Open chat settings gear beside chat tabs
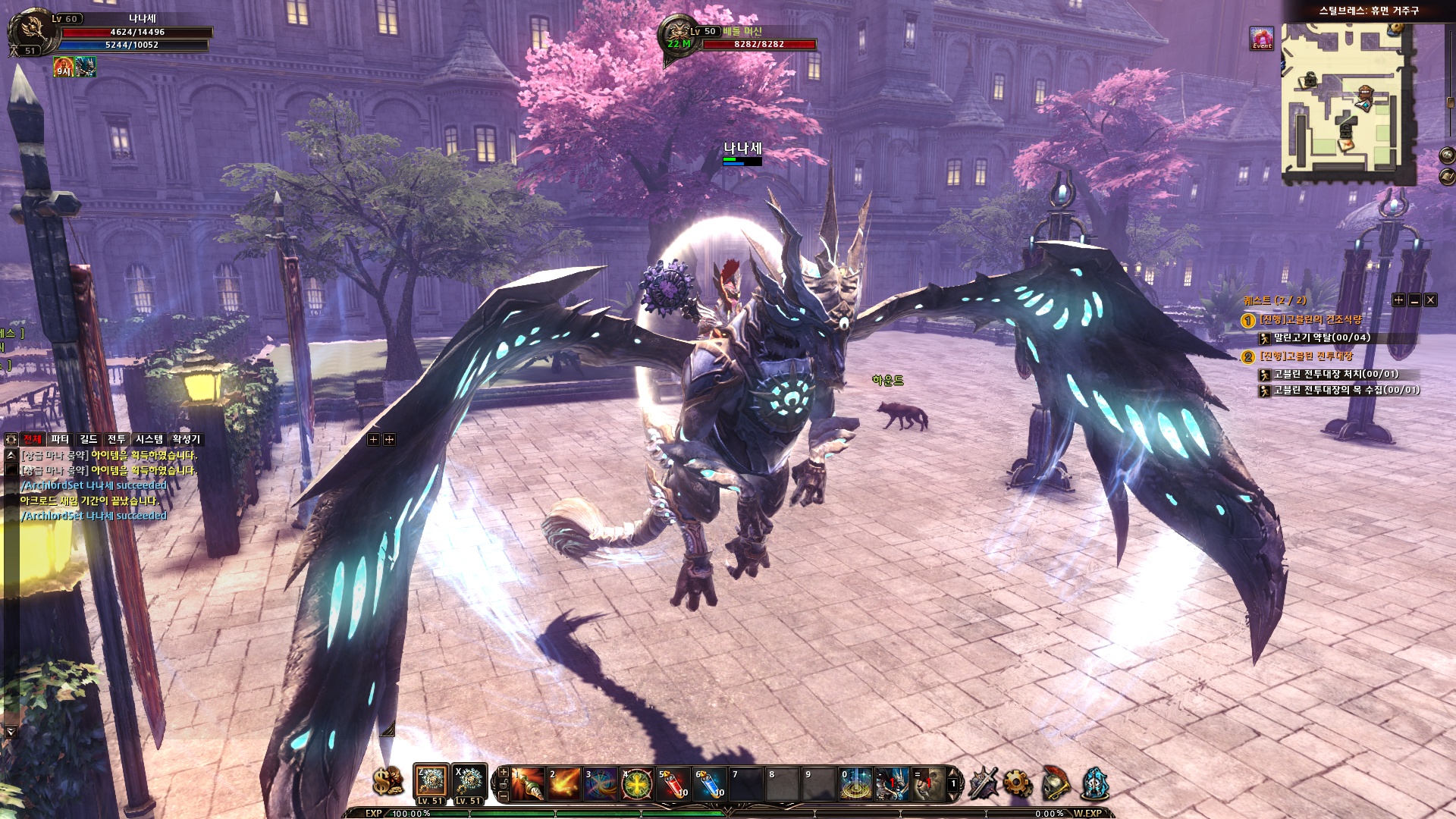1456x819 pixels. 11,441
